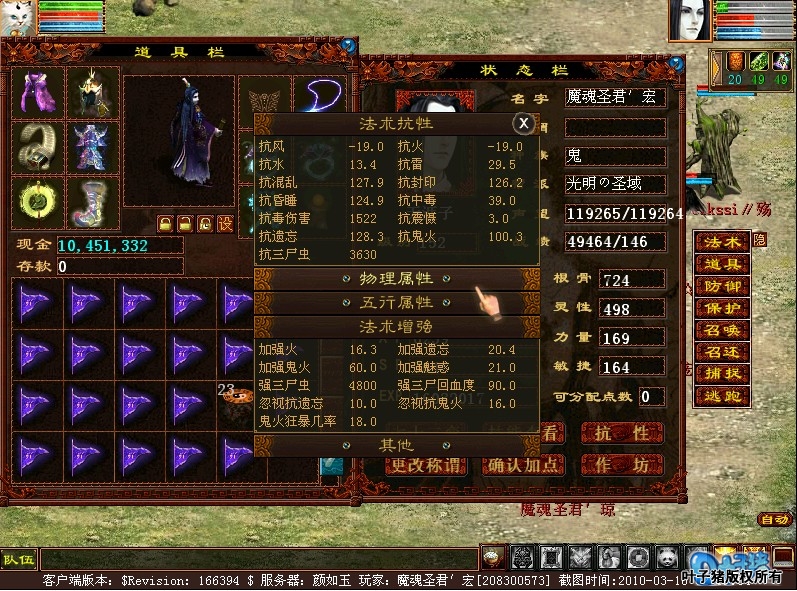This screenshot has height=591, width=797.
Task: Close the 法术抗性 resistance popup
Action: (x=522, y=123)
